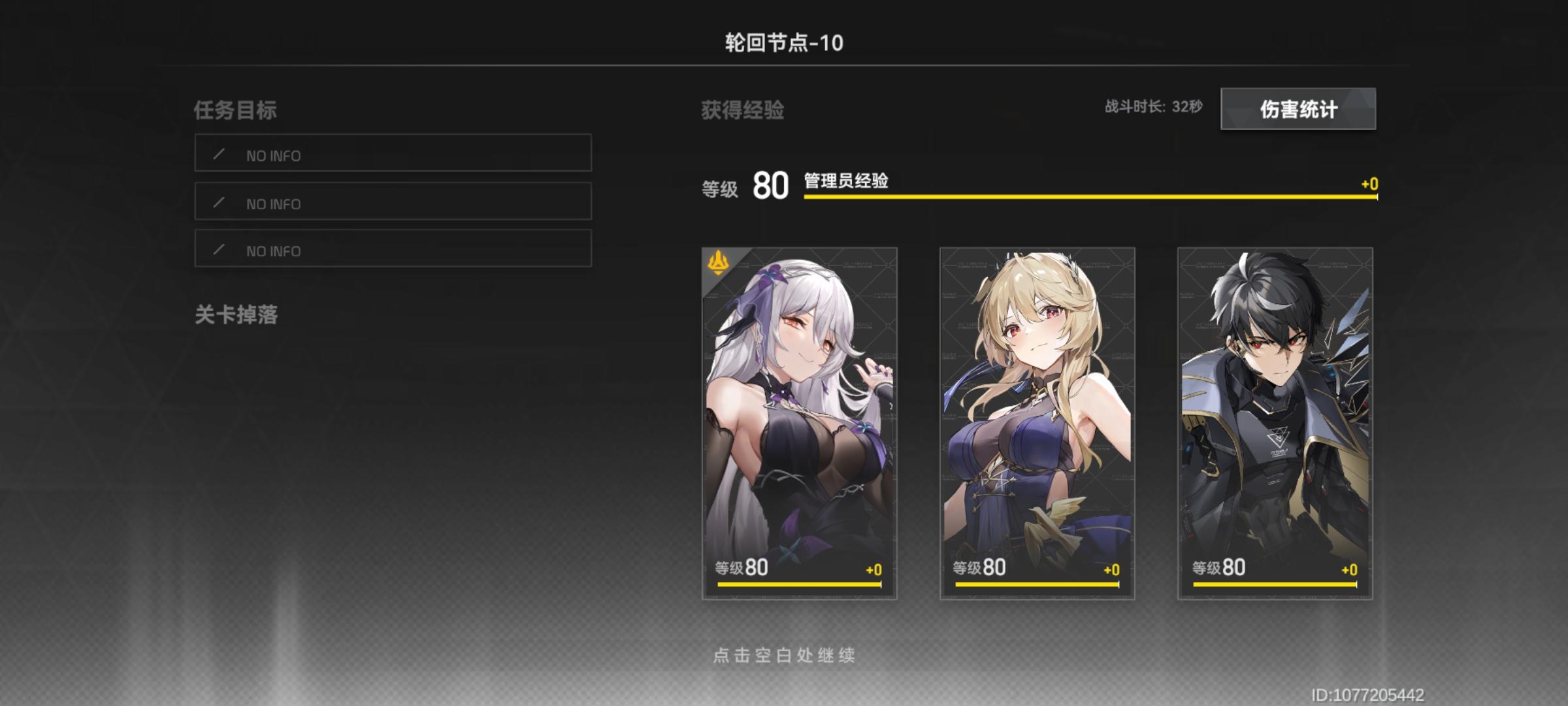Click the pencil icon on second NO INFO row
The height and width of the screenshot is (706, 1568).
coord(221,203)
